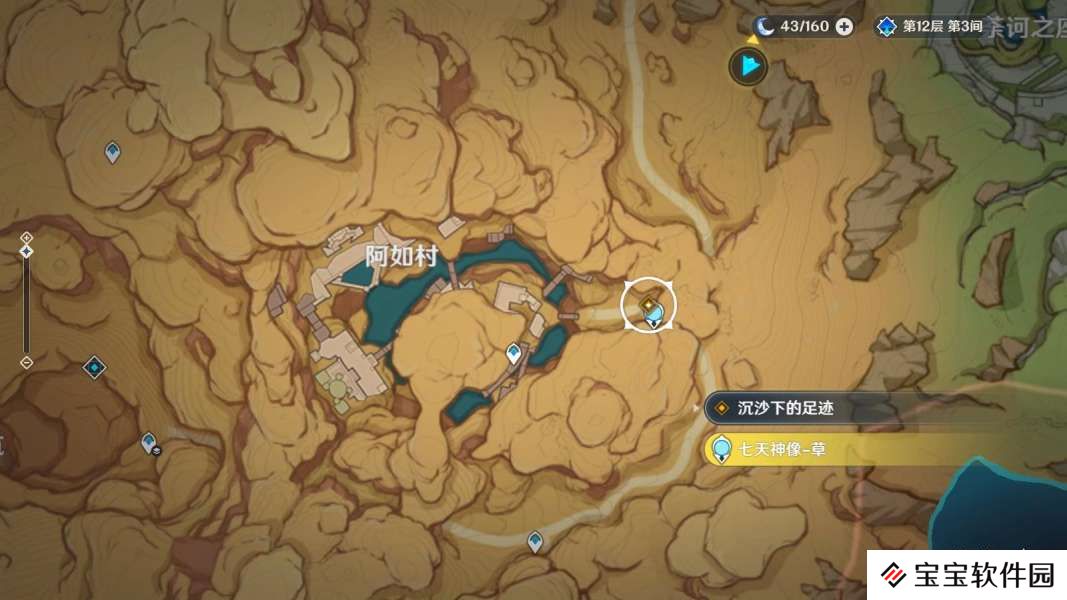1067x600 pixels.
Task: Select the northwest teleport waypoint marker
Action: coord(113,152)
